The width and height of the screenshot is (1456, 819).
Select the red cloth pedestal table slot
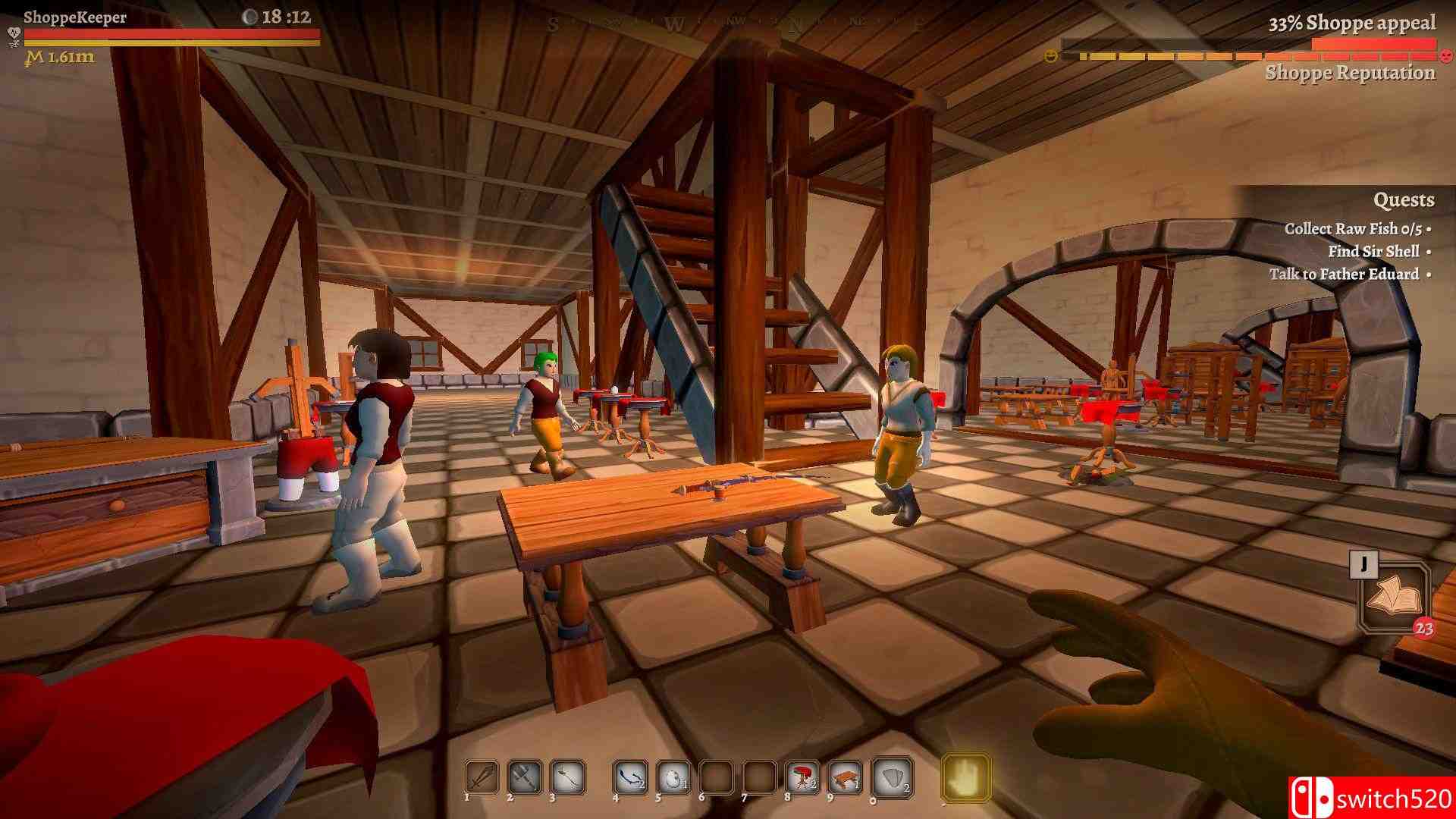point(802,777)
